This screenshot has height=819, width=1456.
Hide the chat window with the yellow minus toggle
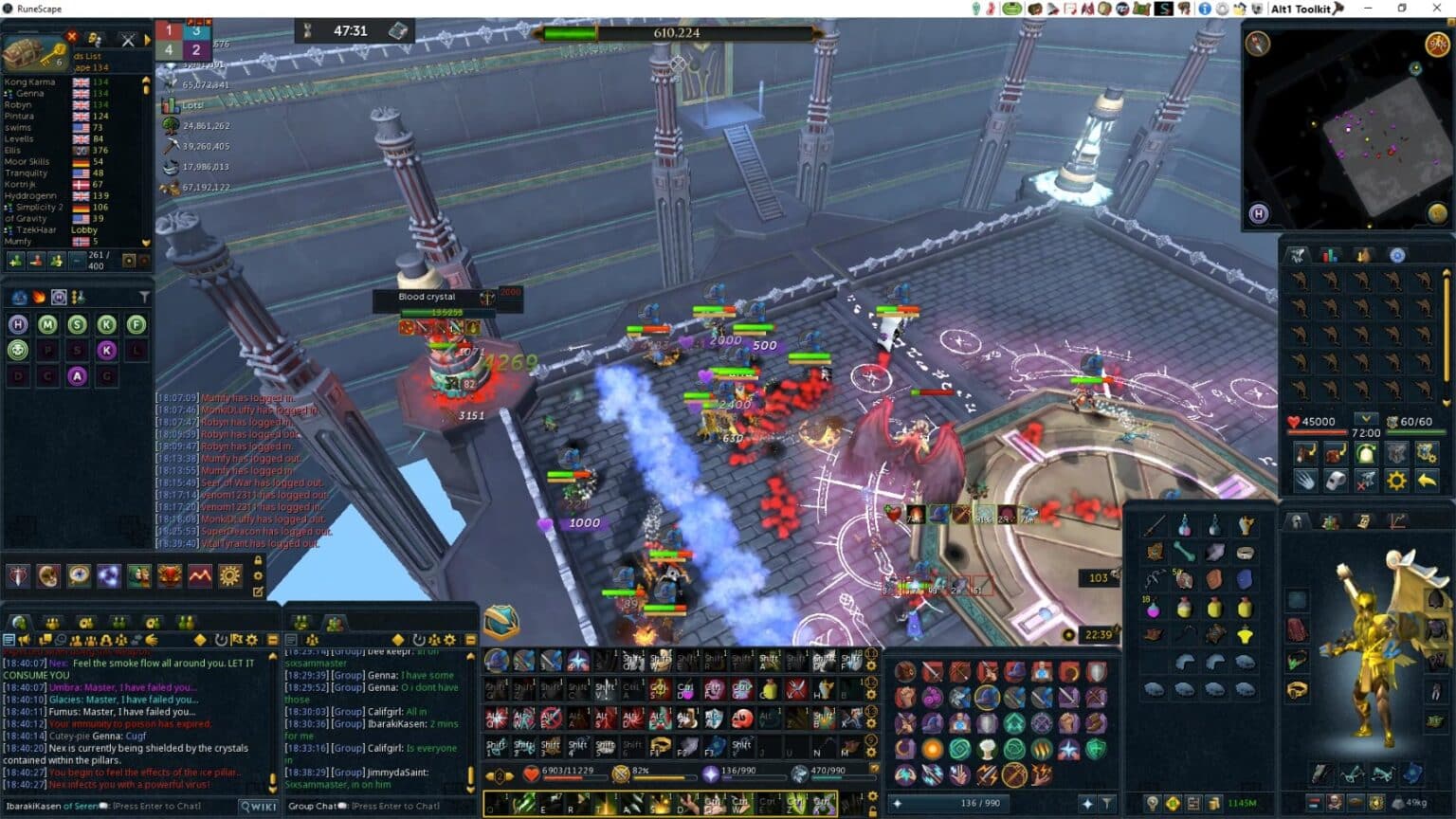273,638
